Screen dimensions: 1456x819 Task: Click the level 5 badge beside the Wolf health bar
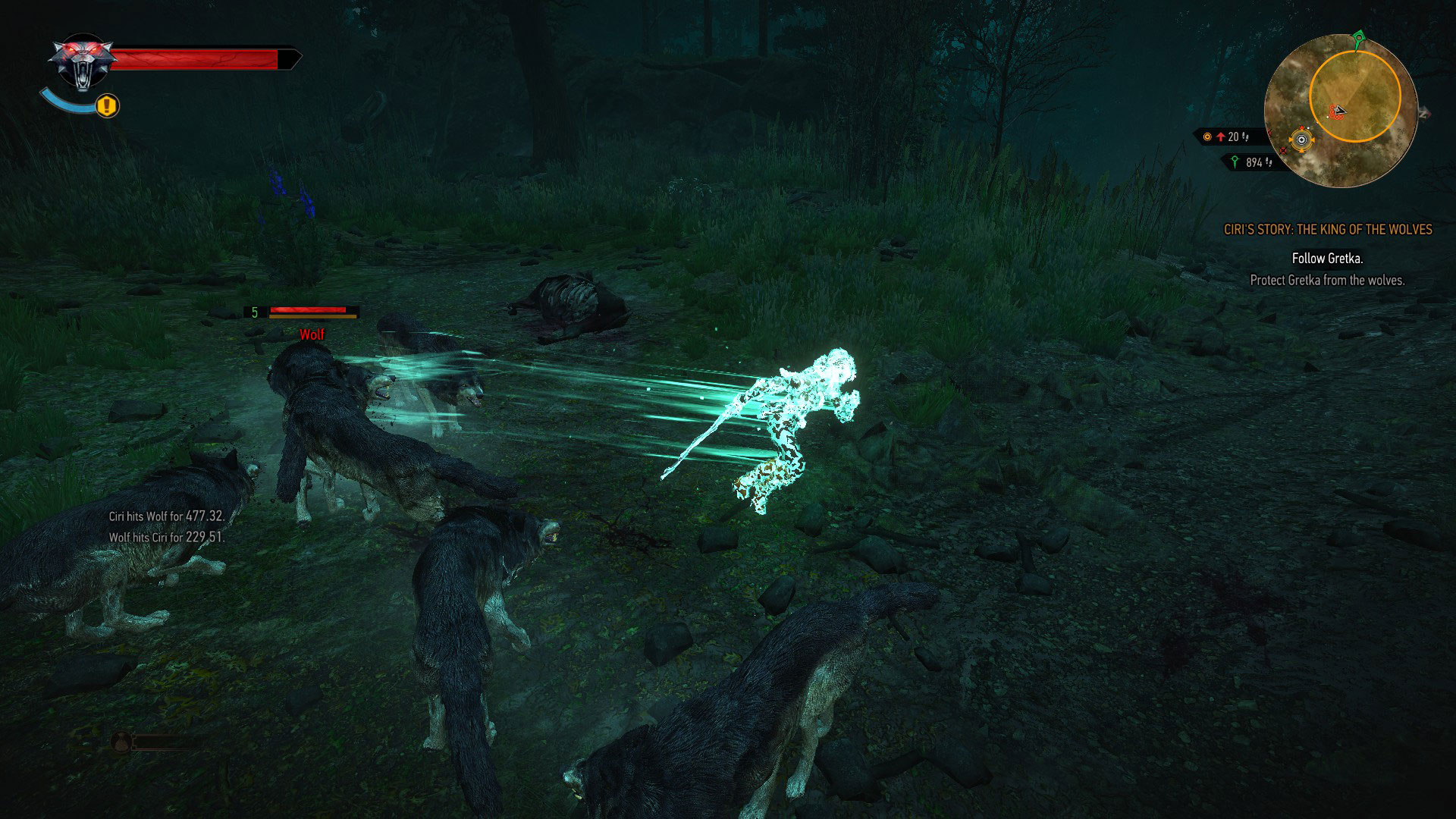coord(253,313)
